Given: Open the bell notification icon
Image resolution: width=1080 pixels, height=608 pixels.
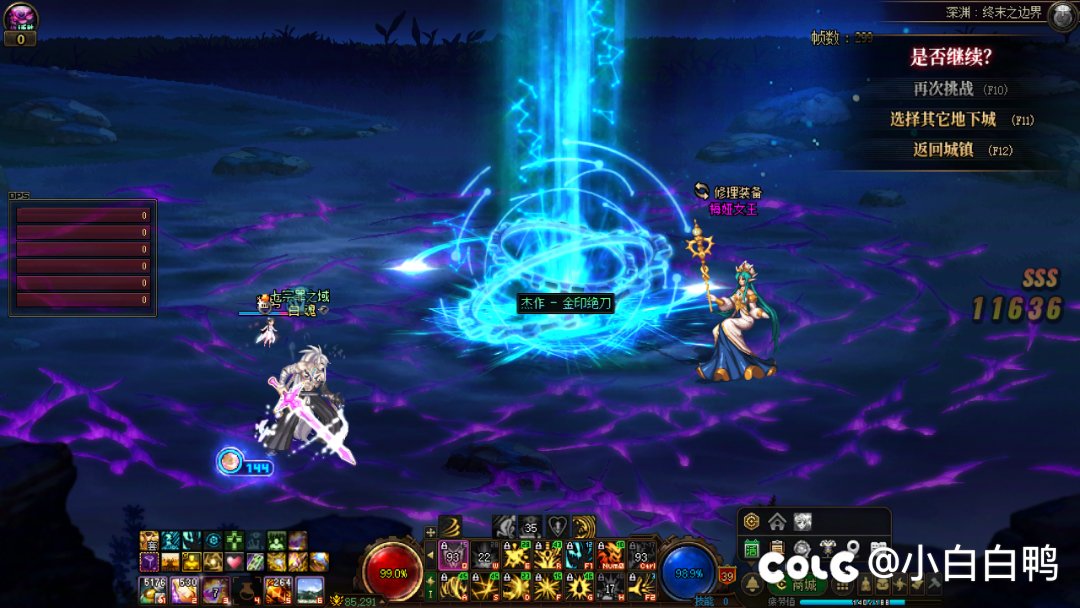Looking at the screenshot, I should coord(751,584).
